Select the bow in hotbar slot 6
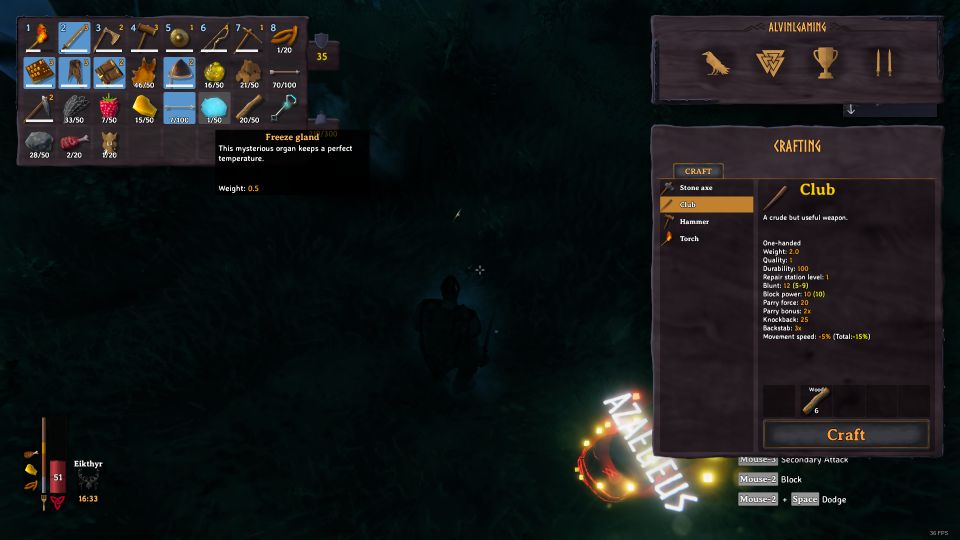The width and height of the screenshot is (960, 540). (x=215, y=39)
